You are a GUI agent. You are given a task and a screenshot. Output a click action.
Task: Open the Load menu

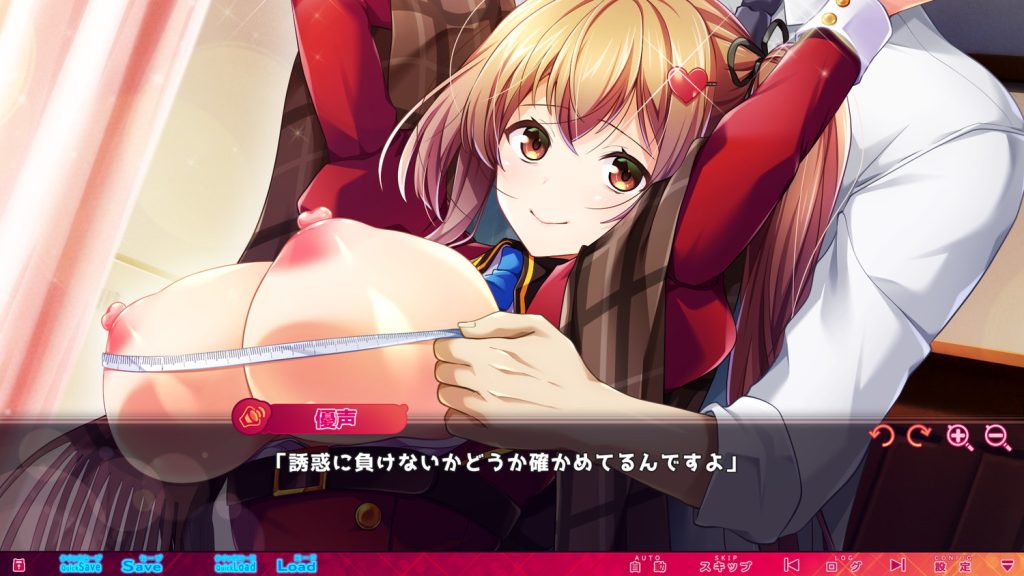296,564
